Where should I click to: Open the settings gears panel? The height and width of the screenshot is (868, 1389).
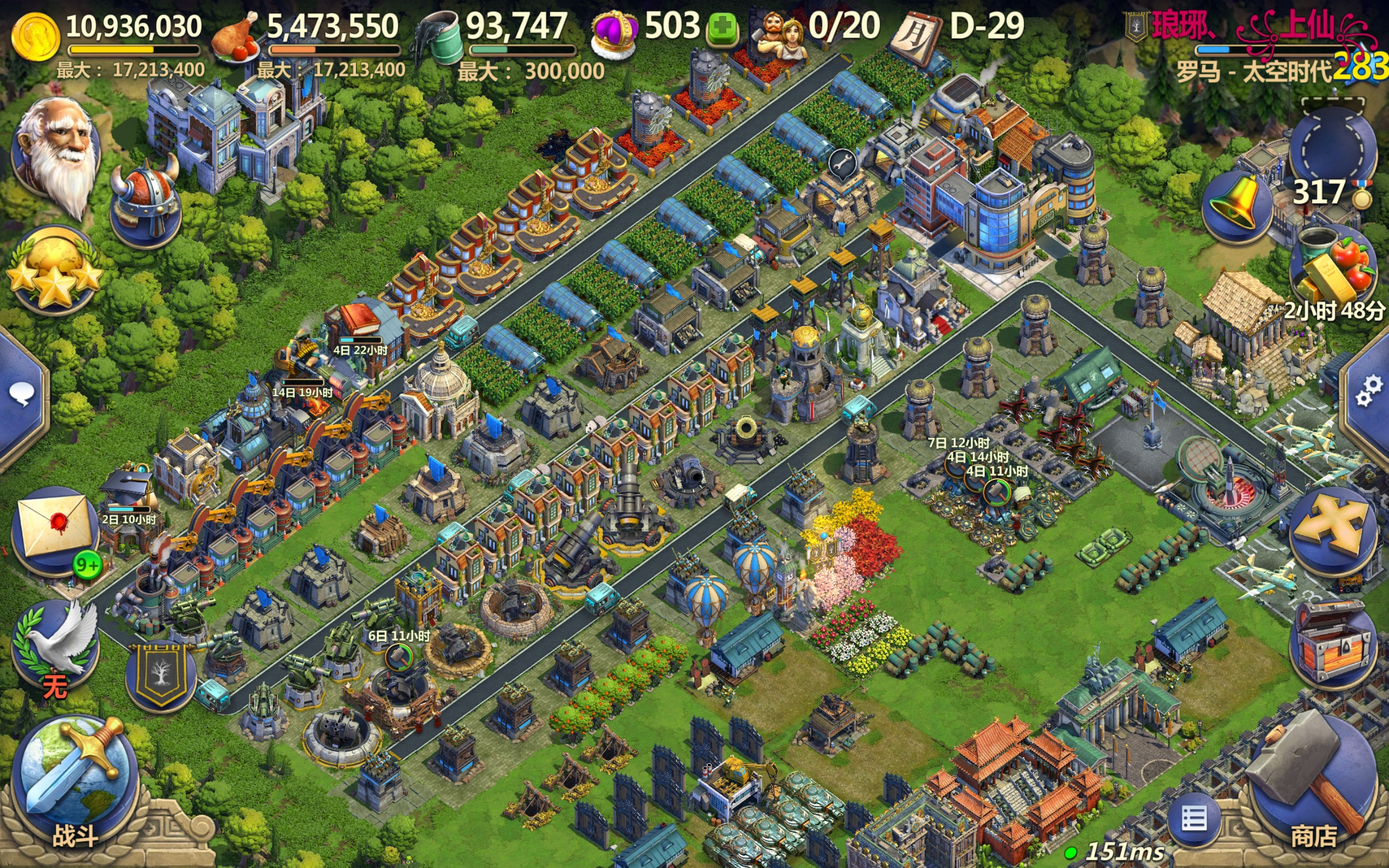pos(1369,391)
